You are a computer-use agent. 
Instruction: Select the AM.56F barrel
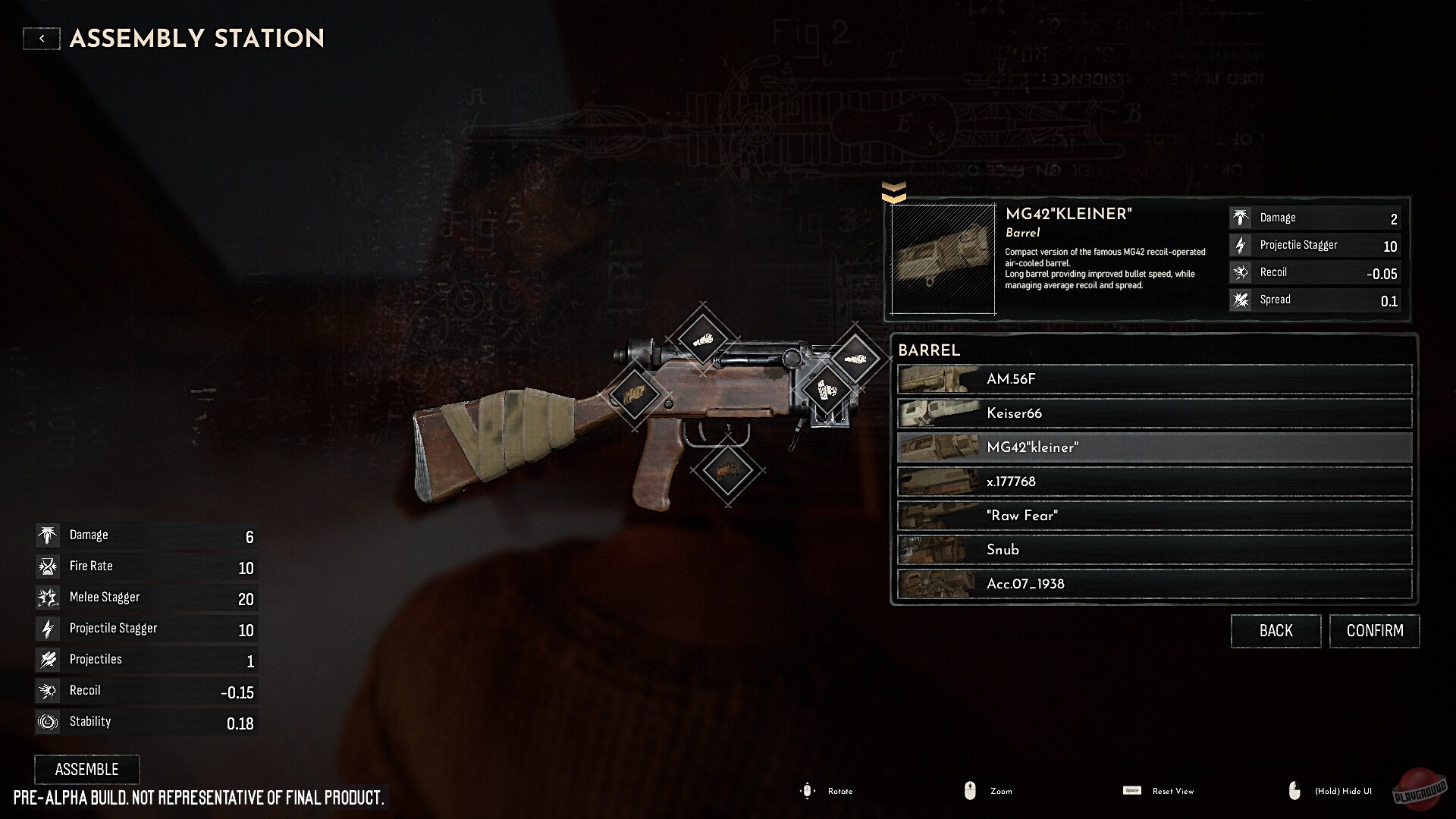(x=1154, y=379)
